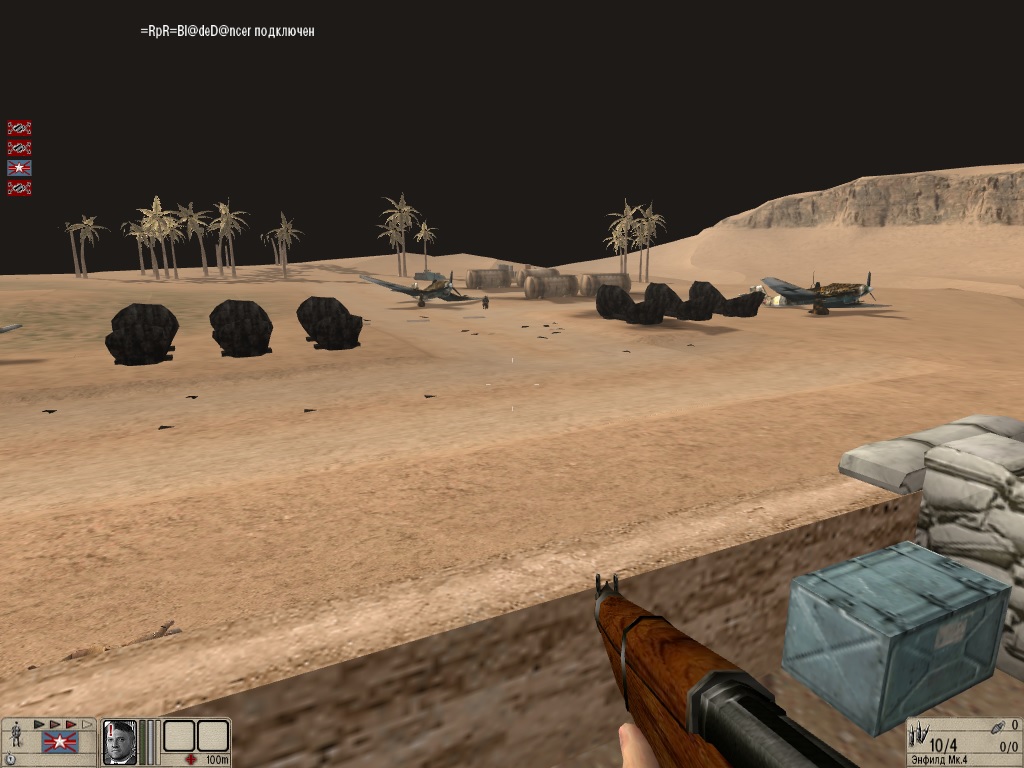Viewport: 1024px width, 768px height.
Task: Select the blue star flag among the control point flags
Action: tap(19, 167)
